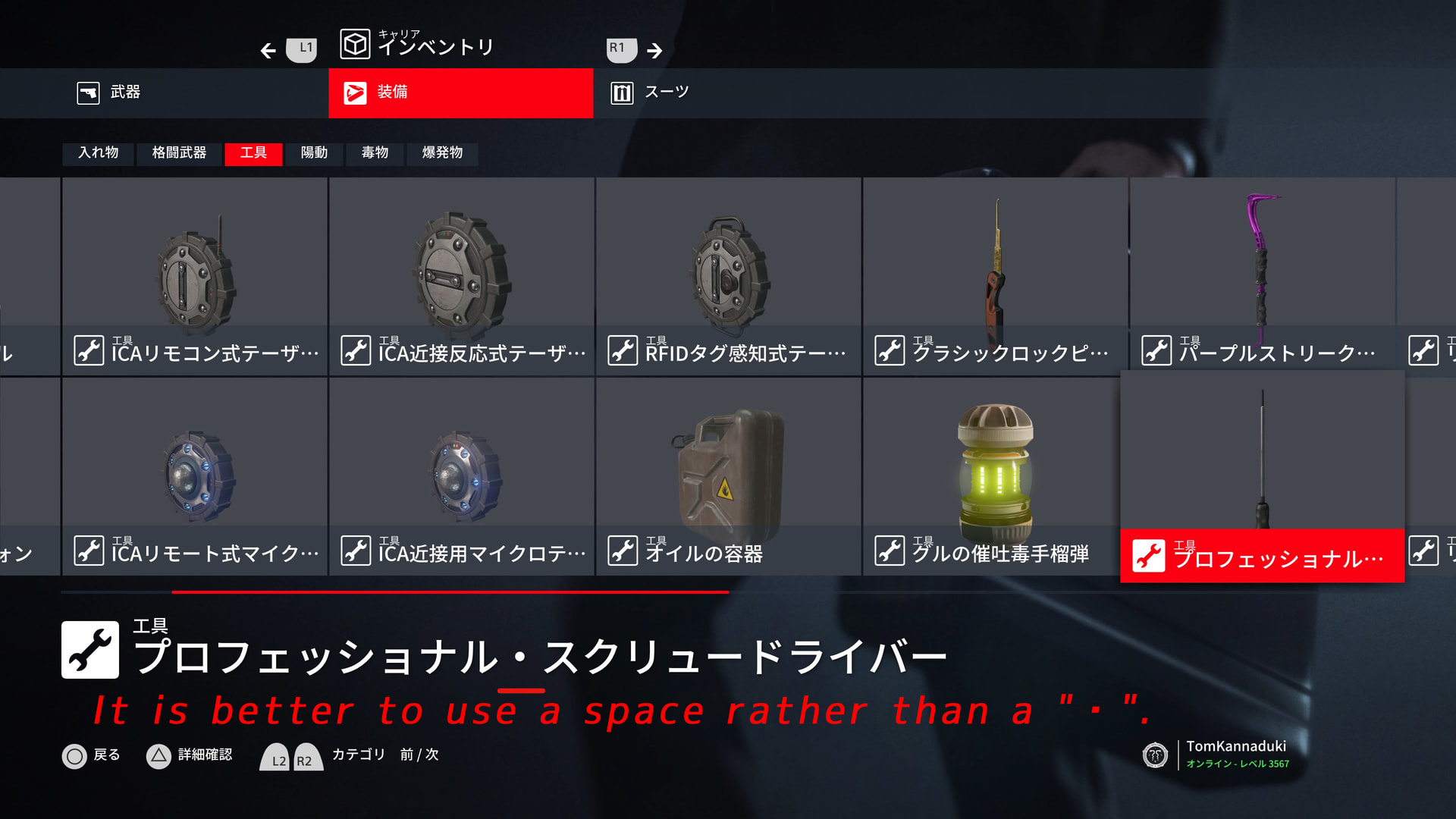The height and width of the screenshot is (819, 1456).
Task: Select the 工具 tools category filter
Action: (x=253, y=153)
